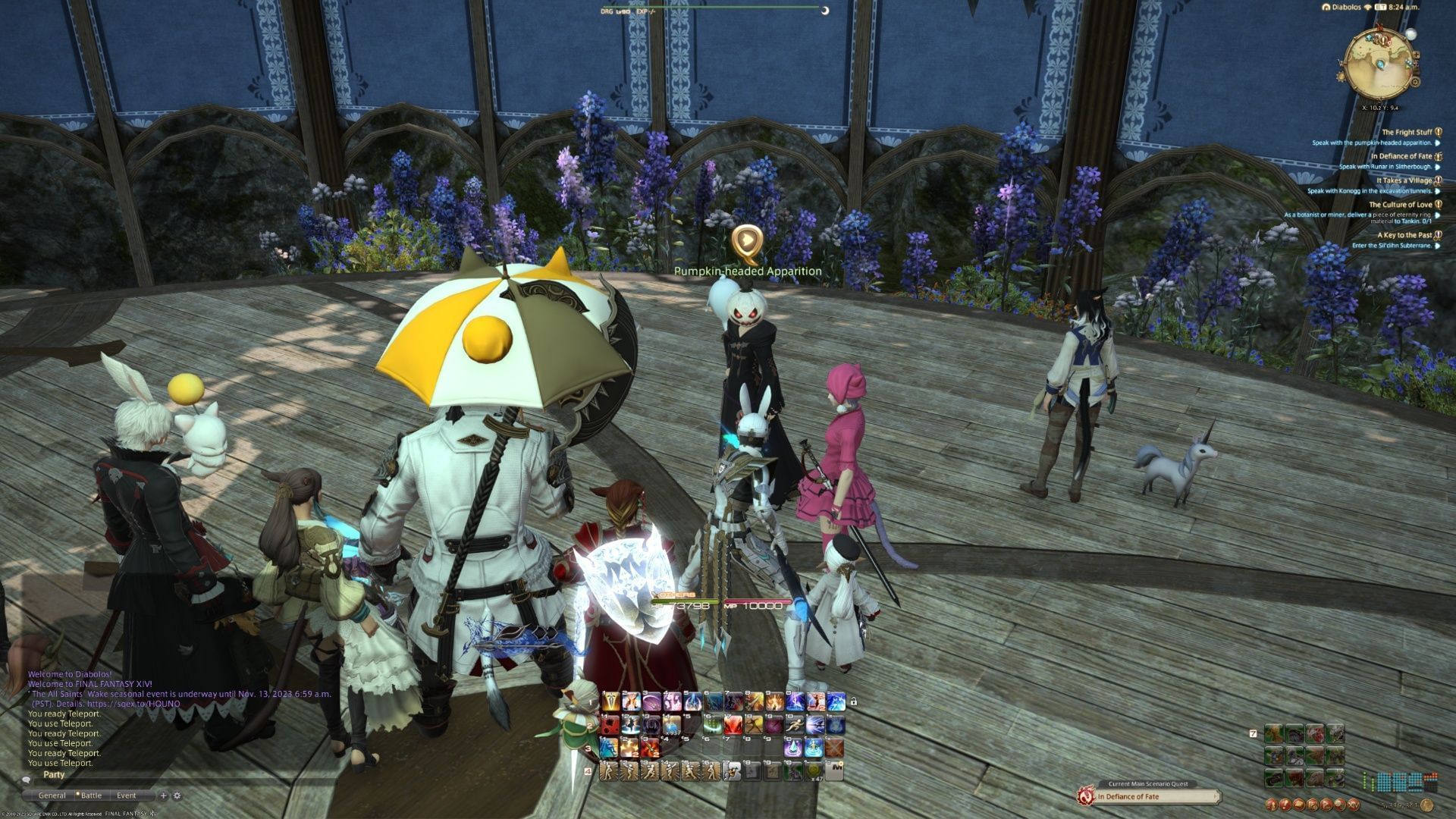Open chat log settings with the gear icon
Image resolution: width=1456 pixels, height=819 pixels.
point(177,795)
